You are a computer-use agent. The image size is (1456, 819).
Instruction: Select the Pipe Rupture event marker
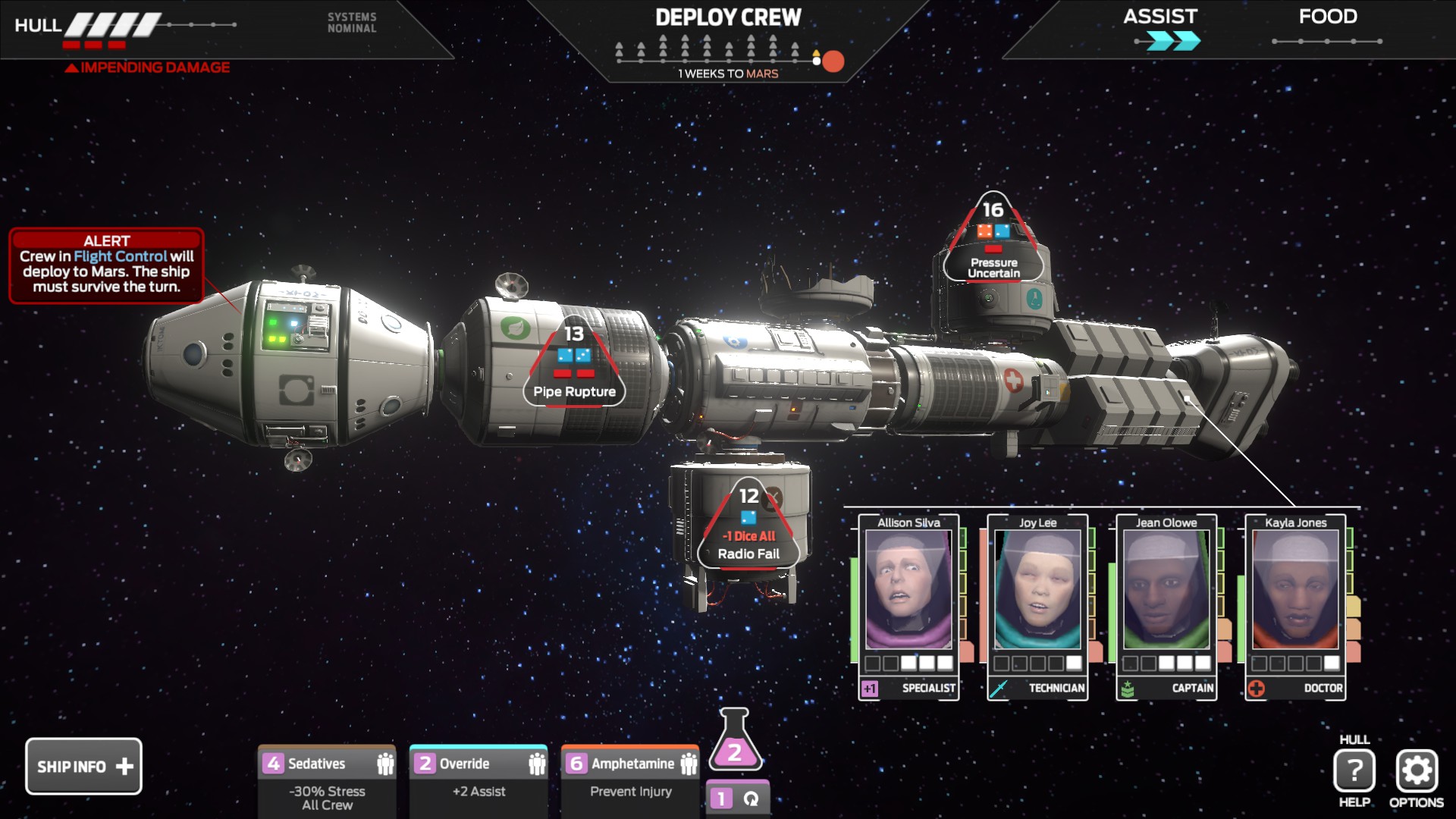574,366
